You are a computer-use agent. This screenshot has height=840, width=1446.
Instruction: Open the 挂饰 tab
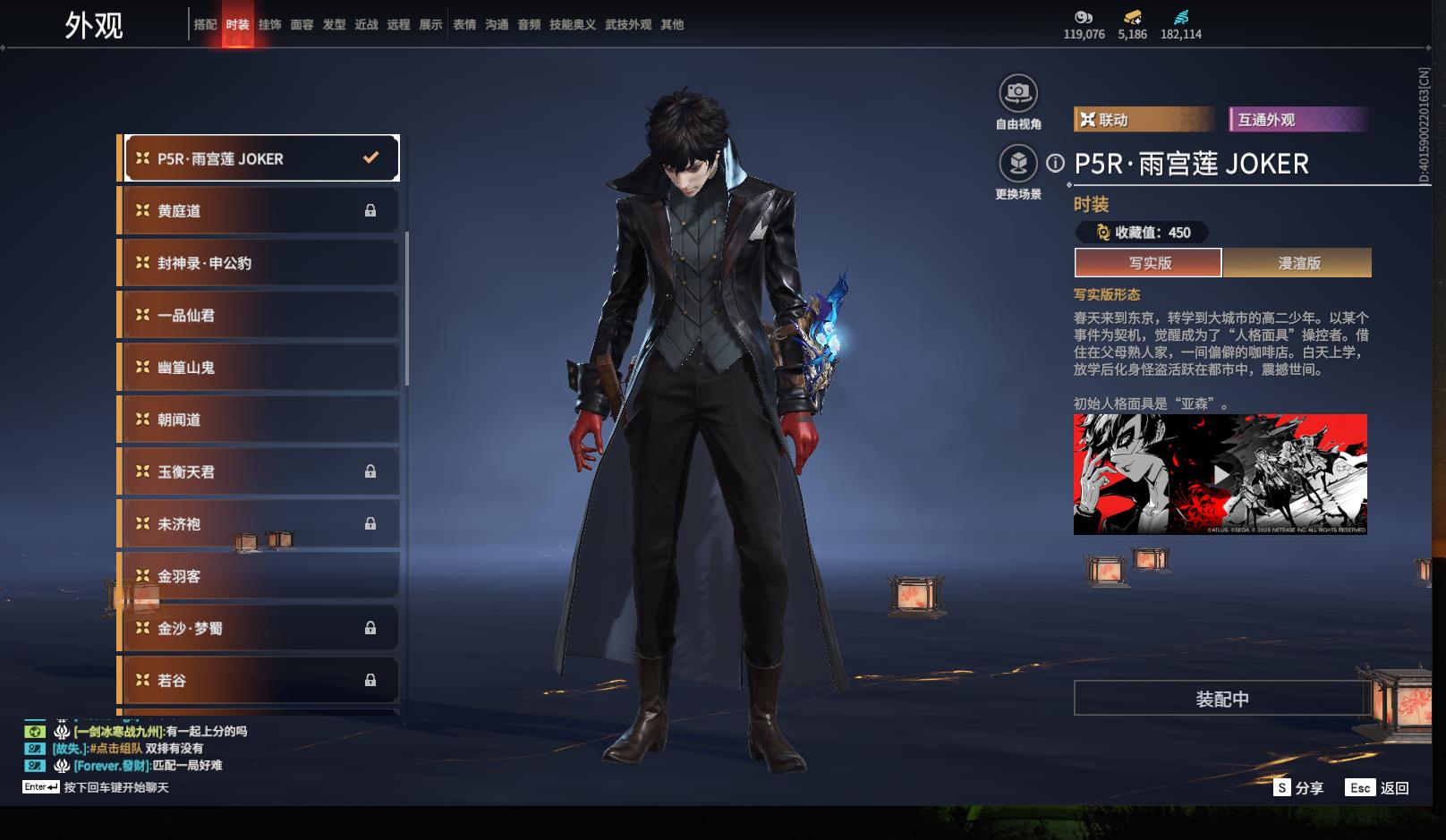269,25
